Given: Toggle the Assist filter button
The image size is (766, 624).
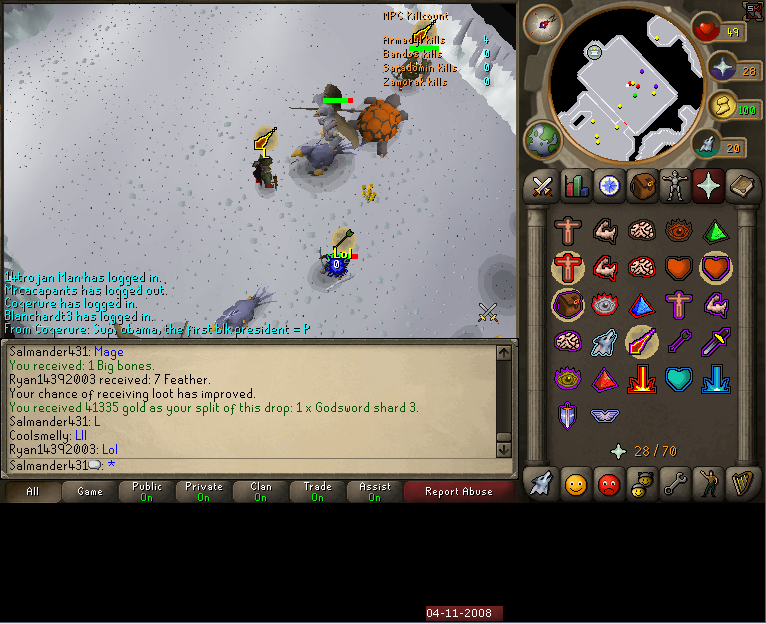Looking at the screenshot, I should [x=374, y=492].
